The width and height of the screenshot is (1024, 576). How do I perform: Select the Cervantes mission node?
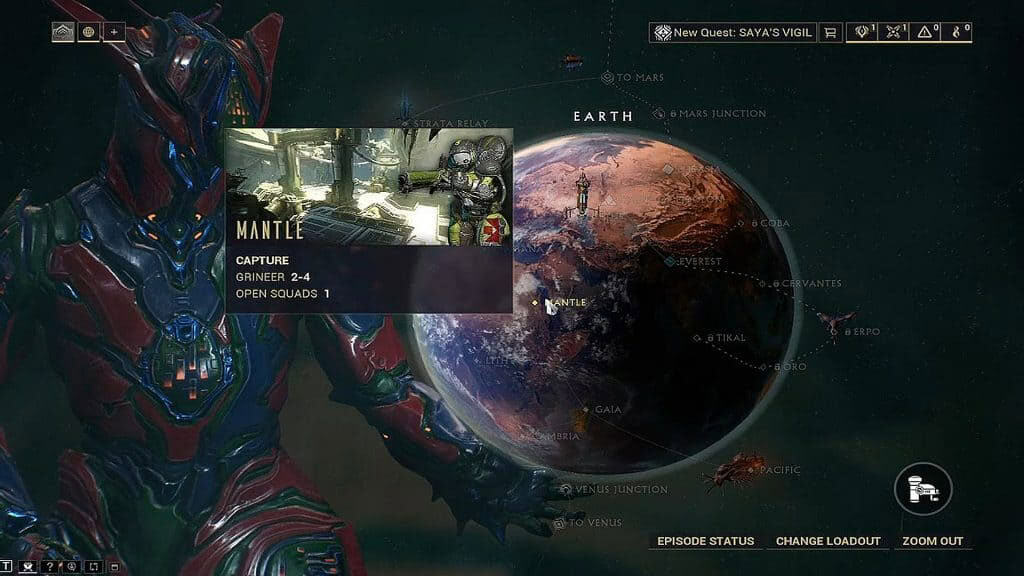765,284
